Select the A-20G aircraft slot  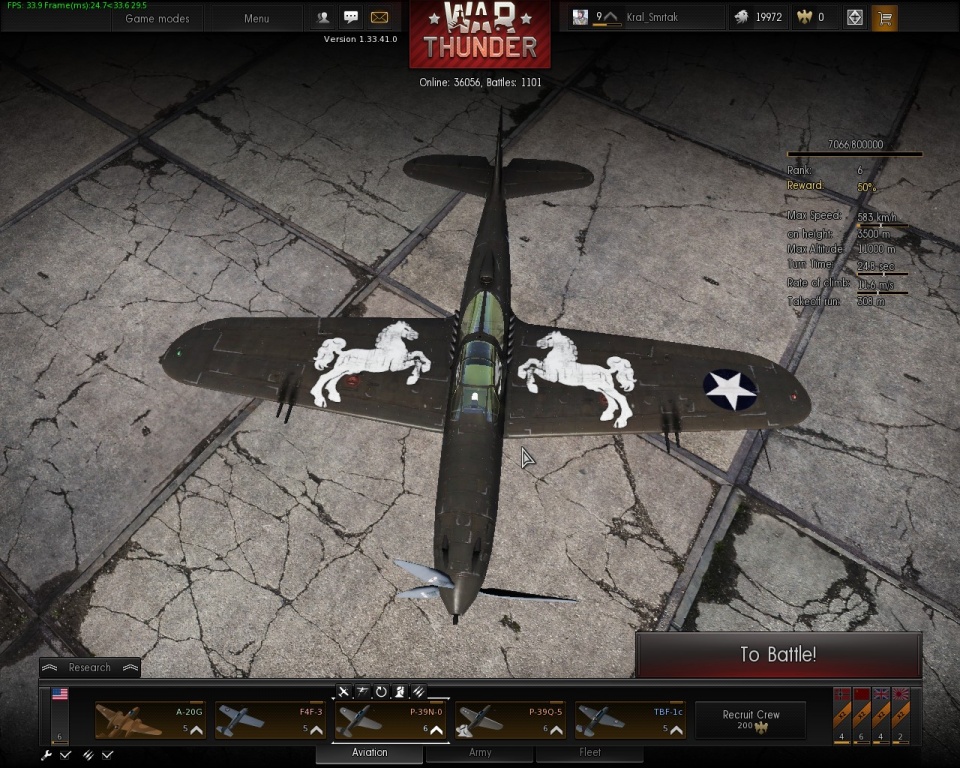(x=150, y=719)
